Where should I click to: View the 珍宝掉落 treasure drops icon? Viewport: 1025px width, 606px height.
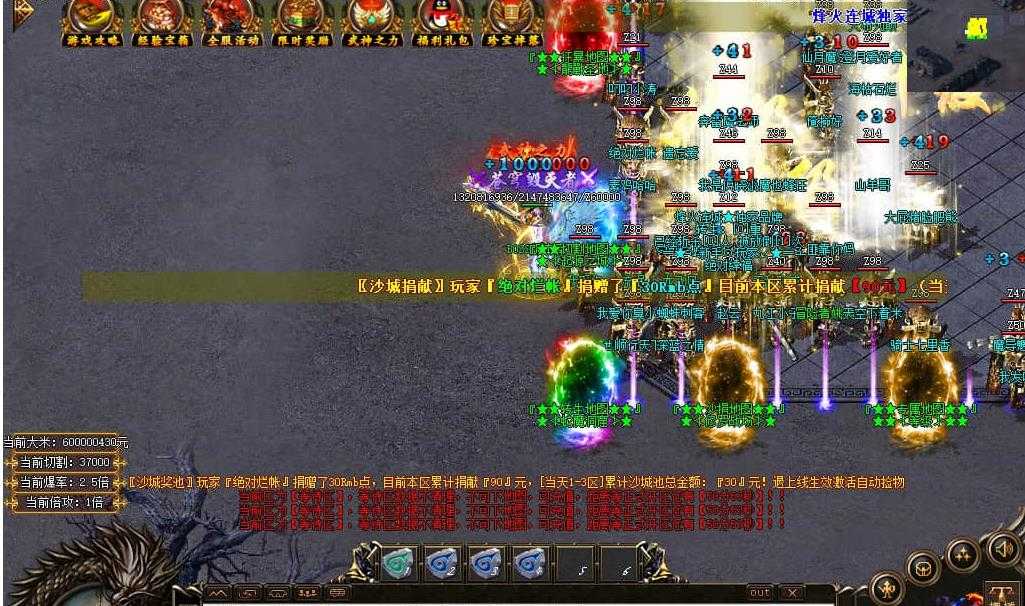click(x=511, y=20)
